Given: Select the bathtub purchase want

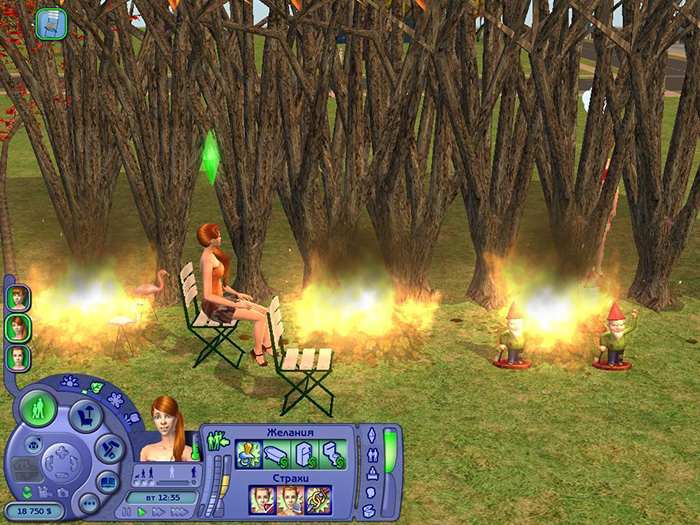Looking at the screenshot, I should [277, 455].
